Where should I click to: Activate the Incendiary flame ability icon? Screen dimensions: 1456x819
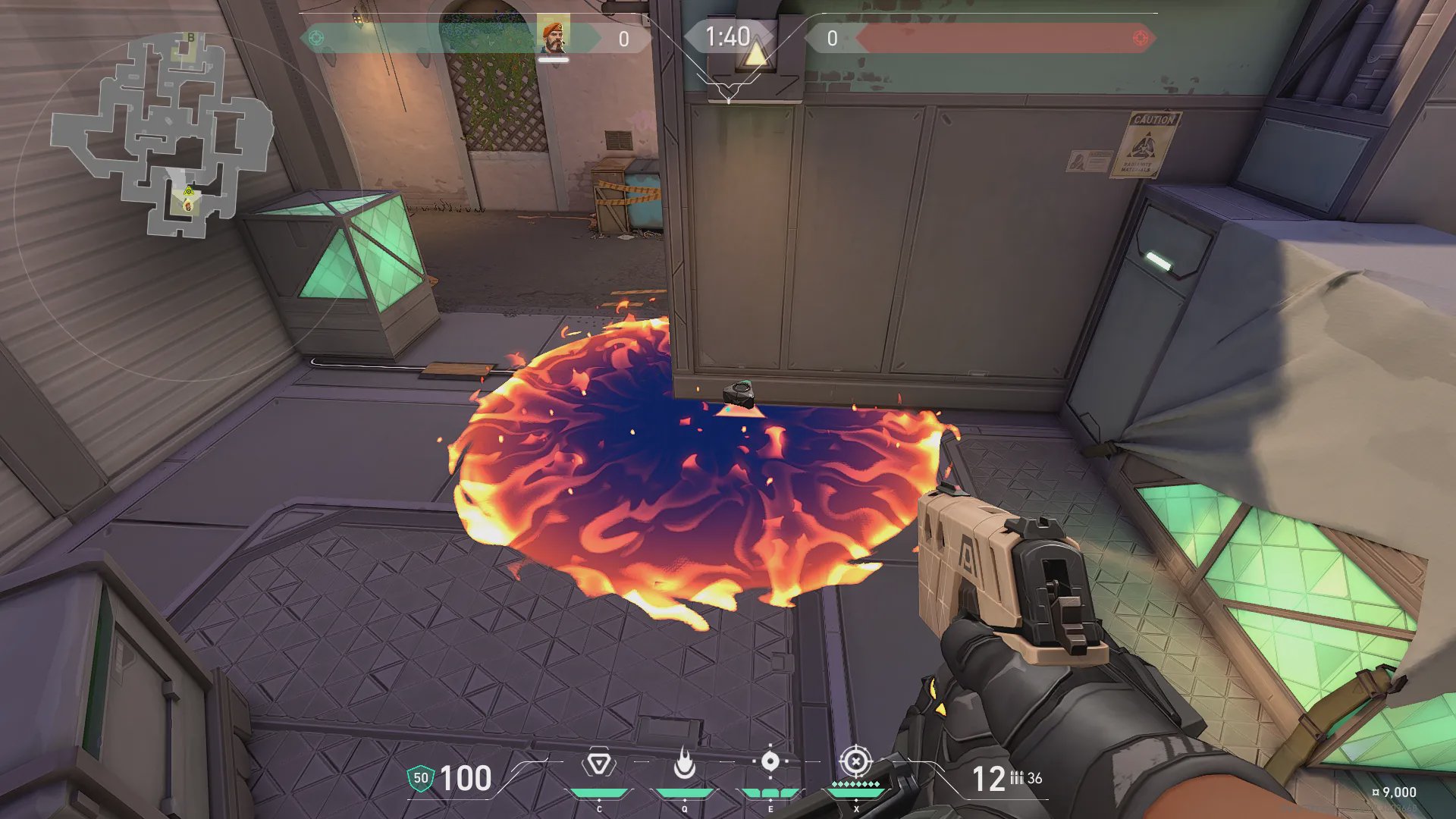pos(684,764)
